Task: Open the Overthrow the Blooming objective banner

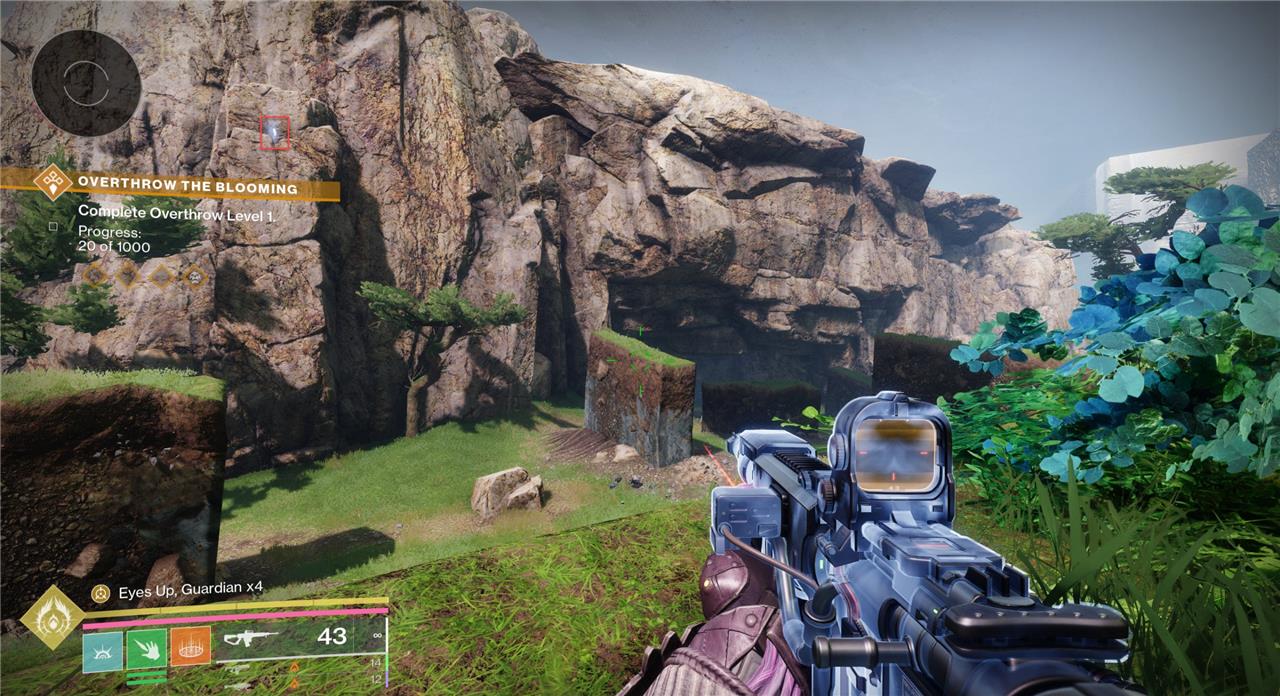Action: [x=187, y=188]
